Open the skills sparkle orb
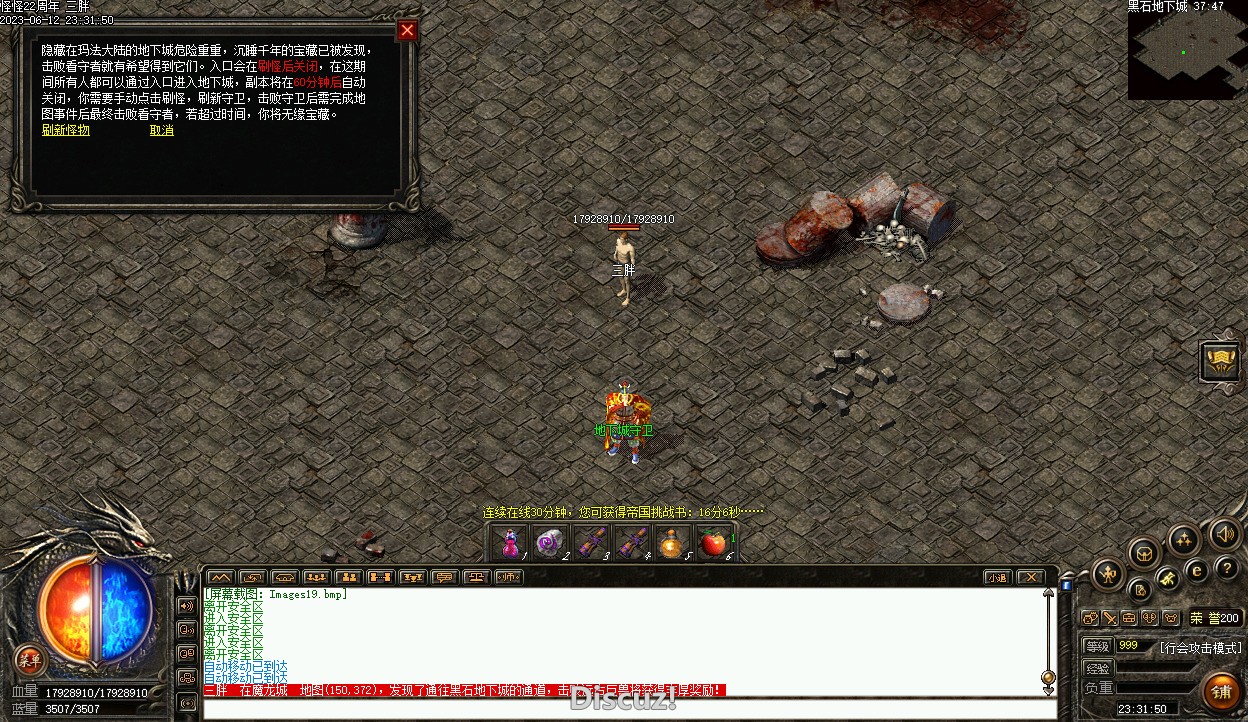 1184,540
